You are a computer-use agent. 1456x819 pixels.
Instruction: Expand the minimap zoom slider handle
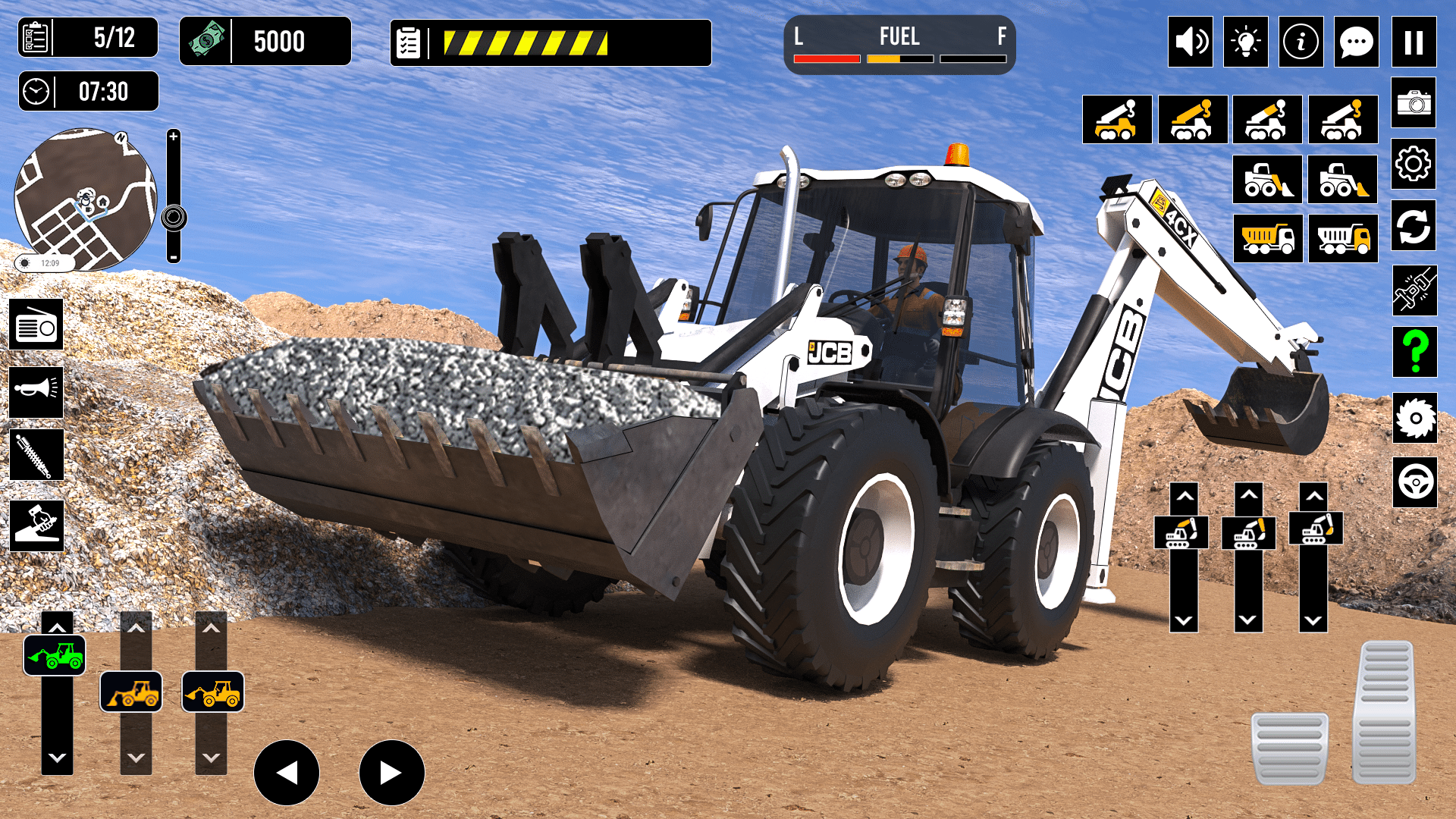coord(176,218)
